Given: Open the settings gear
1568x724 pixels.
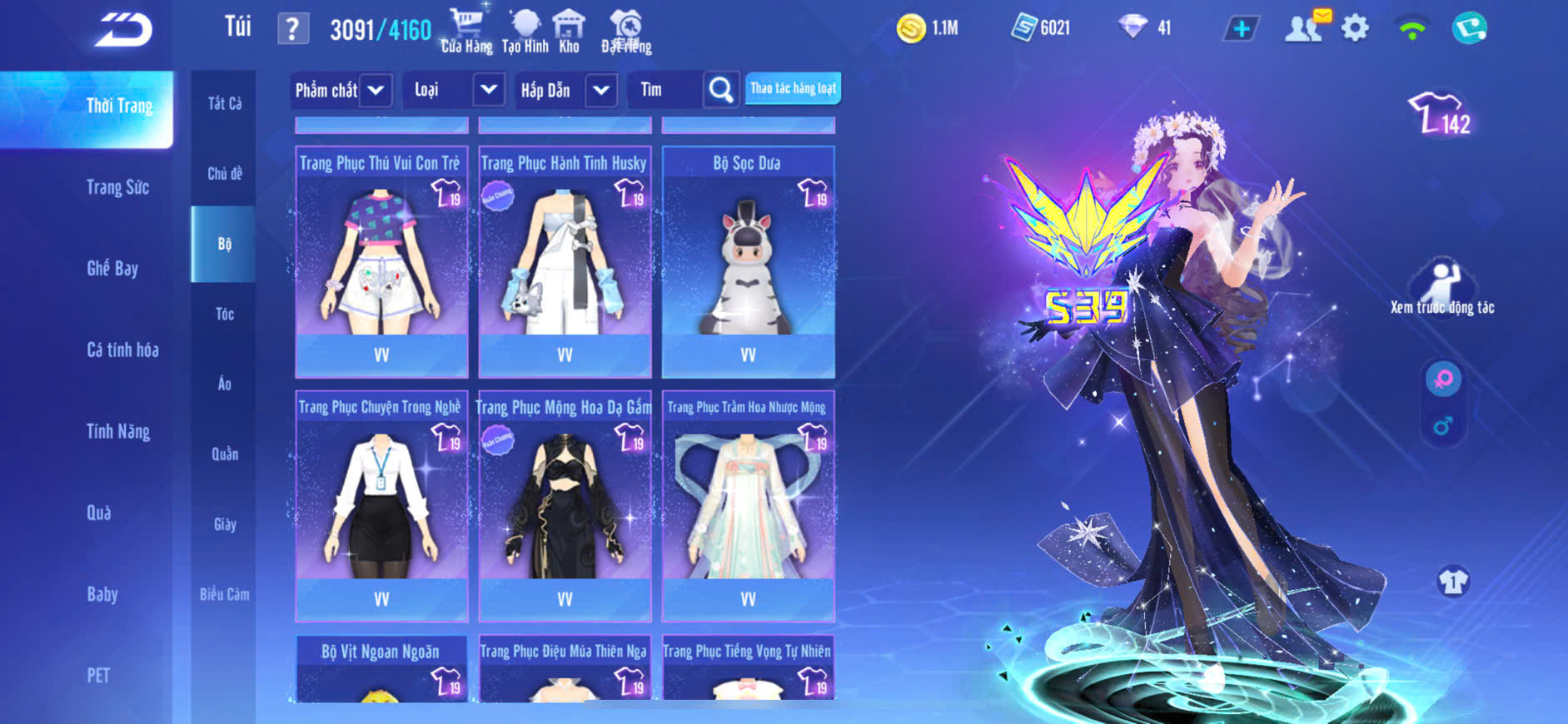Looking at the screenshot, I should click(1355, 28).
